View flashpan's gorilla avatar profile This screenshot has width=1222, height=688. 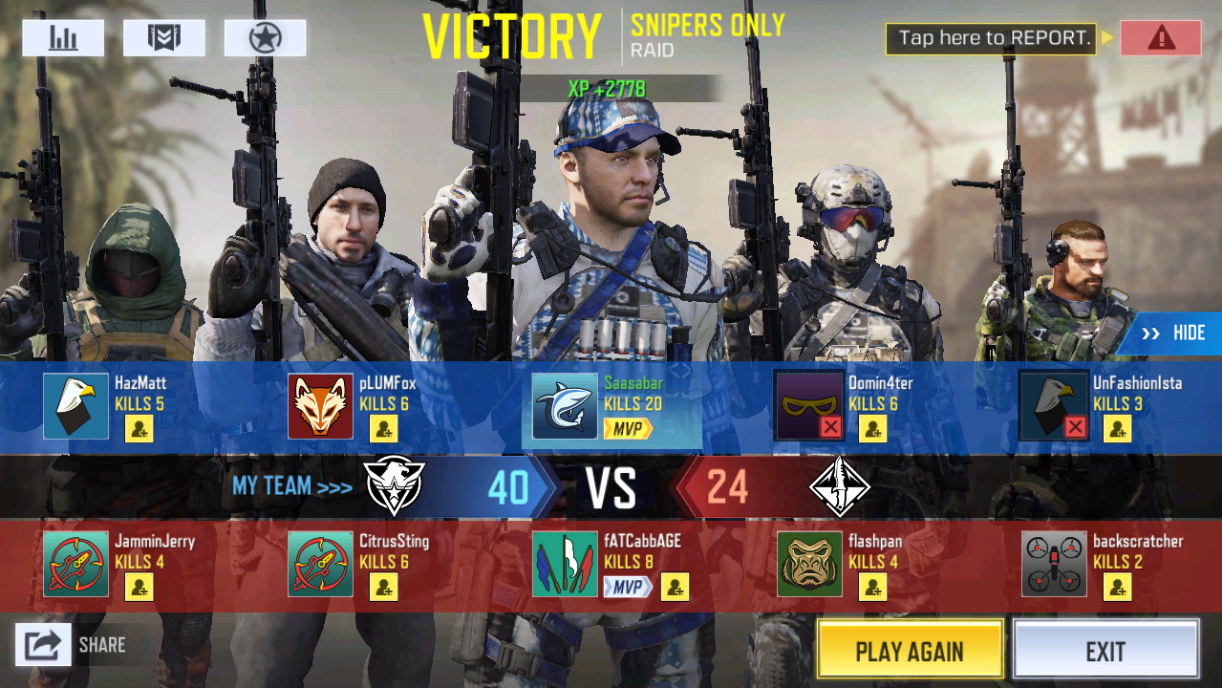pos(810,565)
